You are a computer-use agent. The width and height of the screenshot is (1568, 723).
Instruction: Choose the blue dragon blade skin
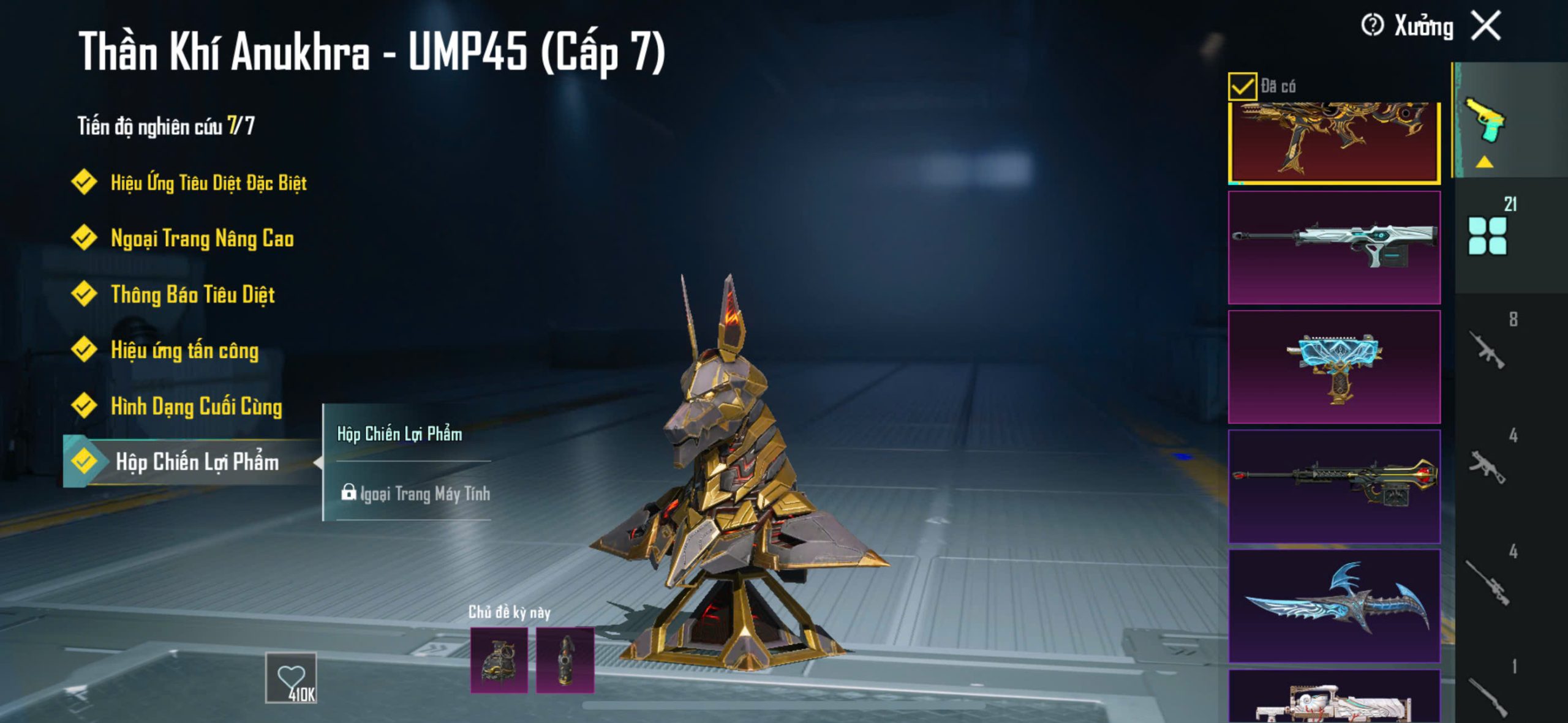1334,605
